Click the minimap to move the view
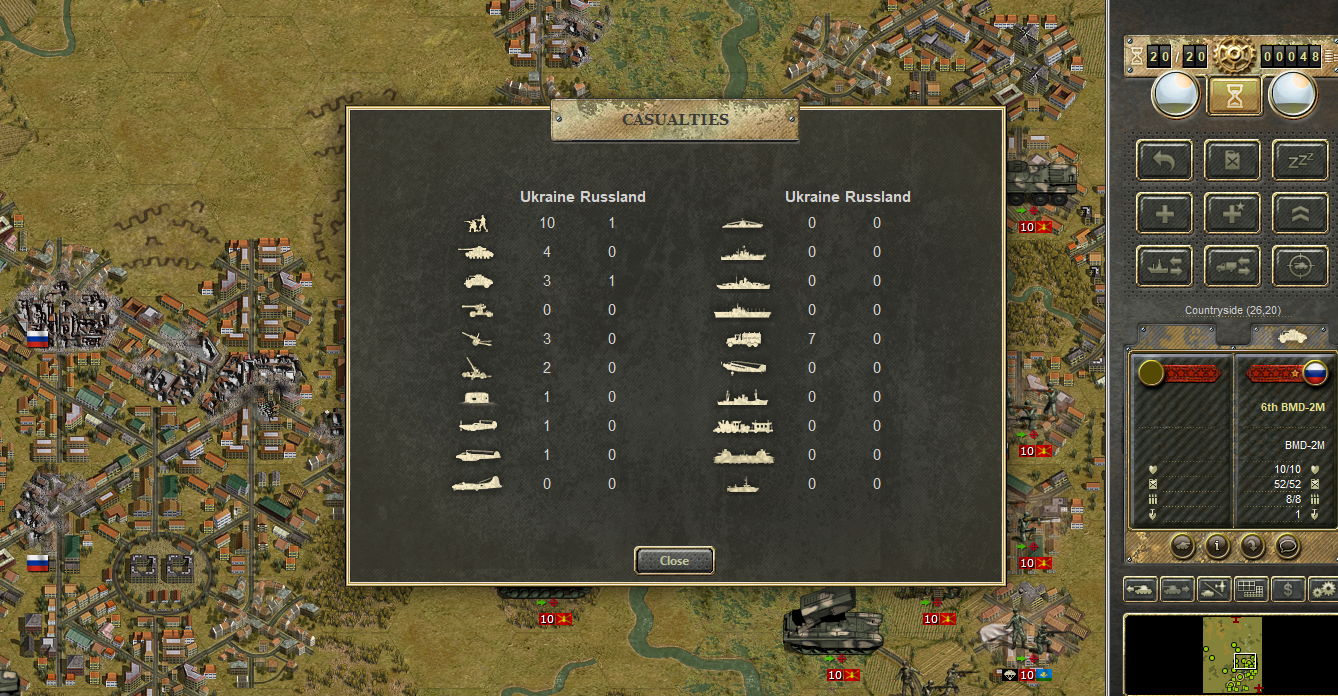The height and width of the screenshot is (696, 1338). pos(1231,653)
